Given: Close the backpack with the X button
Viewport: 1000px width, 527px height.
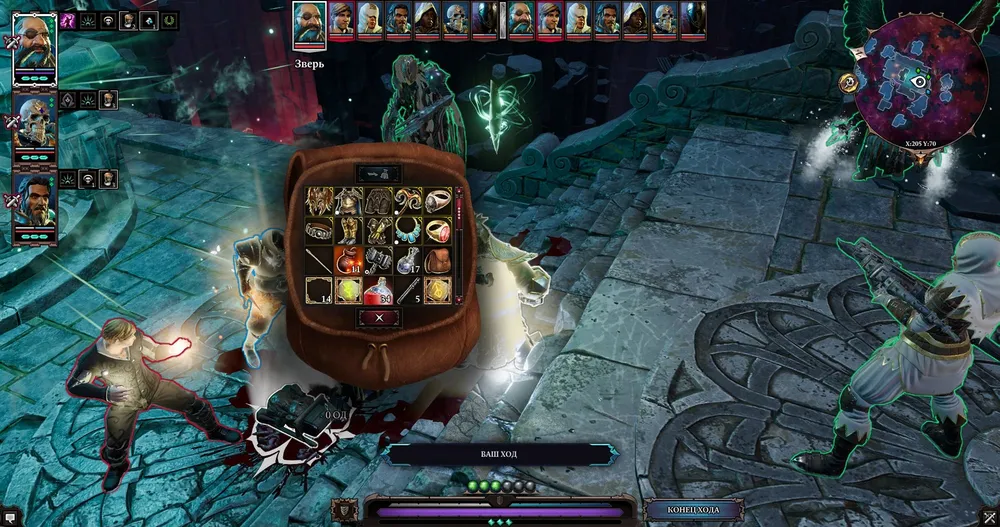Looking at the screenshot, I should [x=378, y=317].
